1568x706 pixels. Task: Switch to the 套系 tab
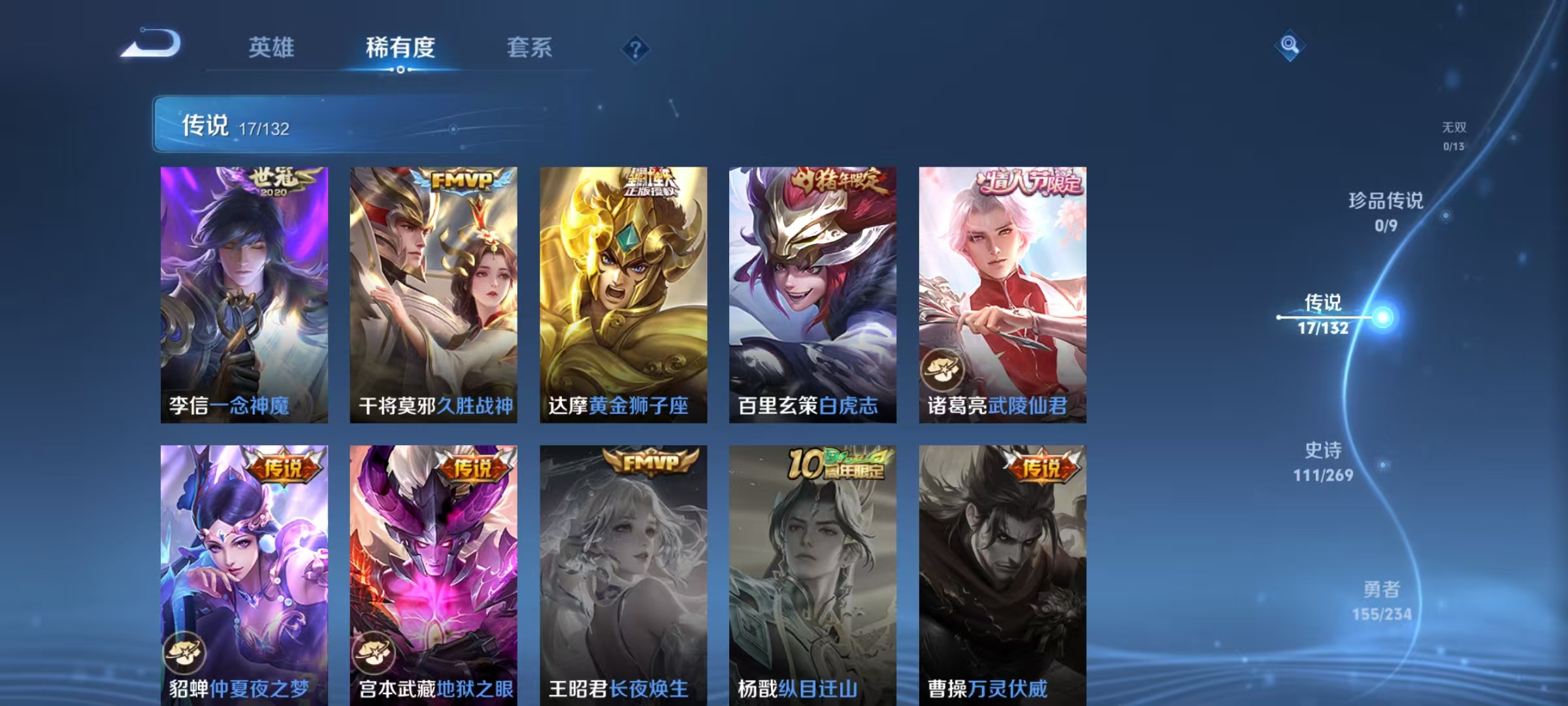tap(530, 48)
